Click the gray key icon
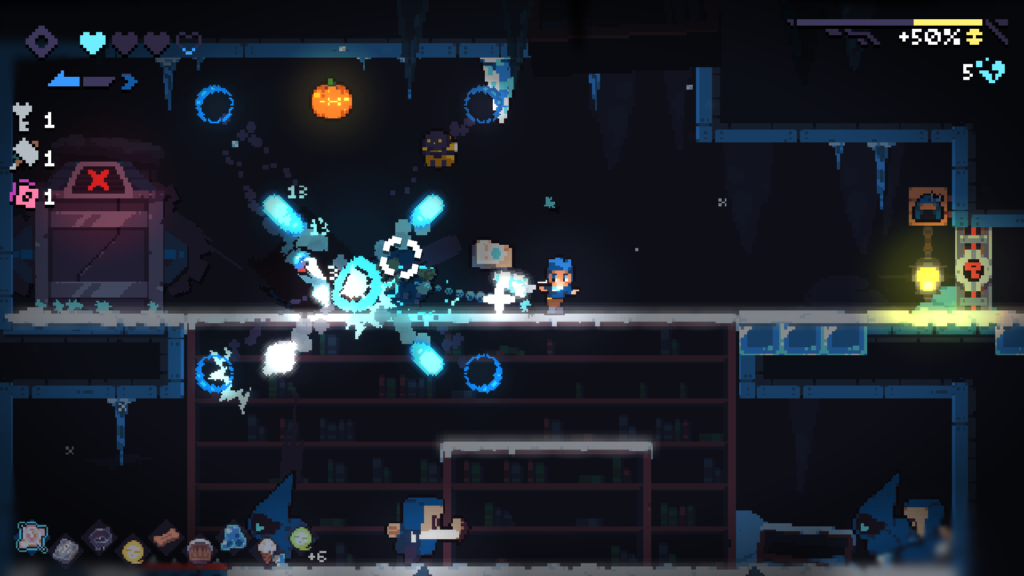1024x576 pixels. (24, 120)
